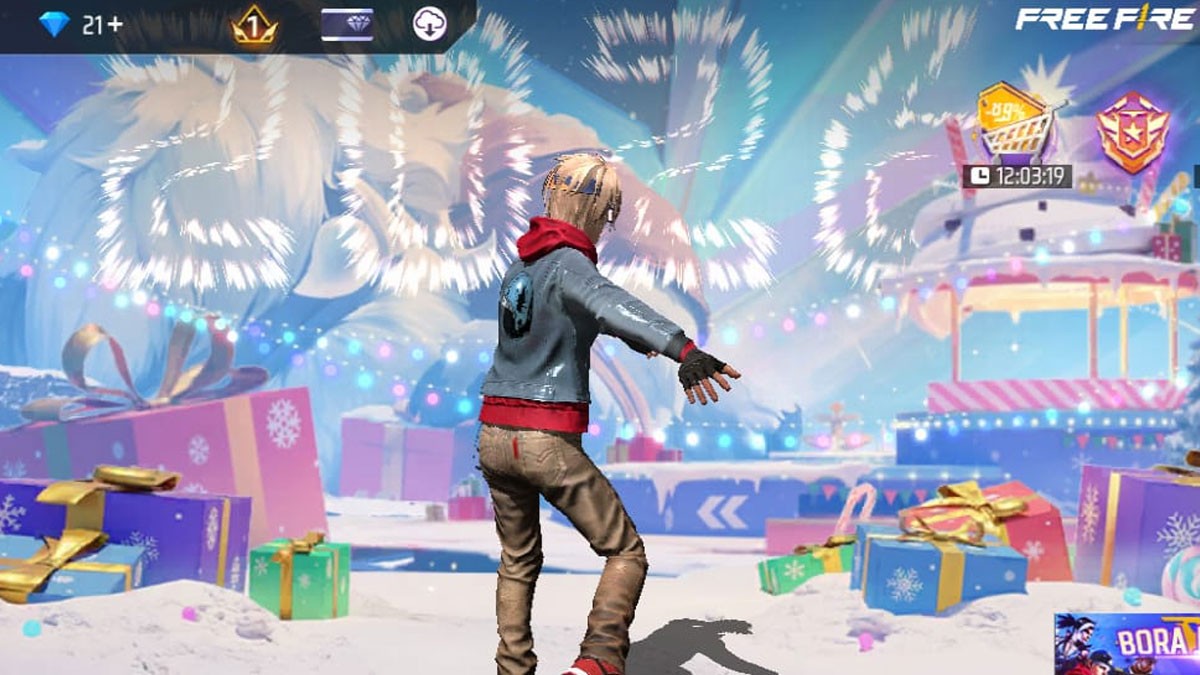Open the gold level 1 badge

tap(254, 25)
